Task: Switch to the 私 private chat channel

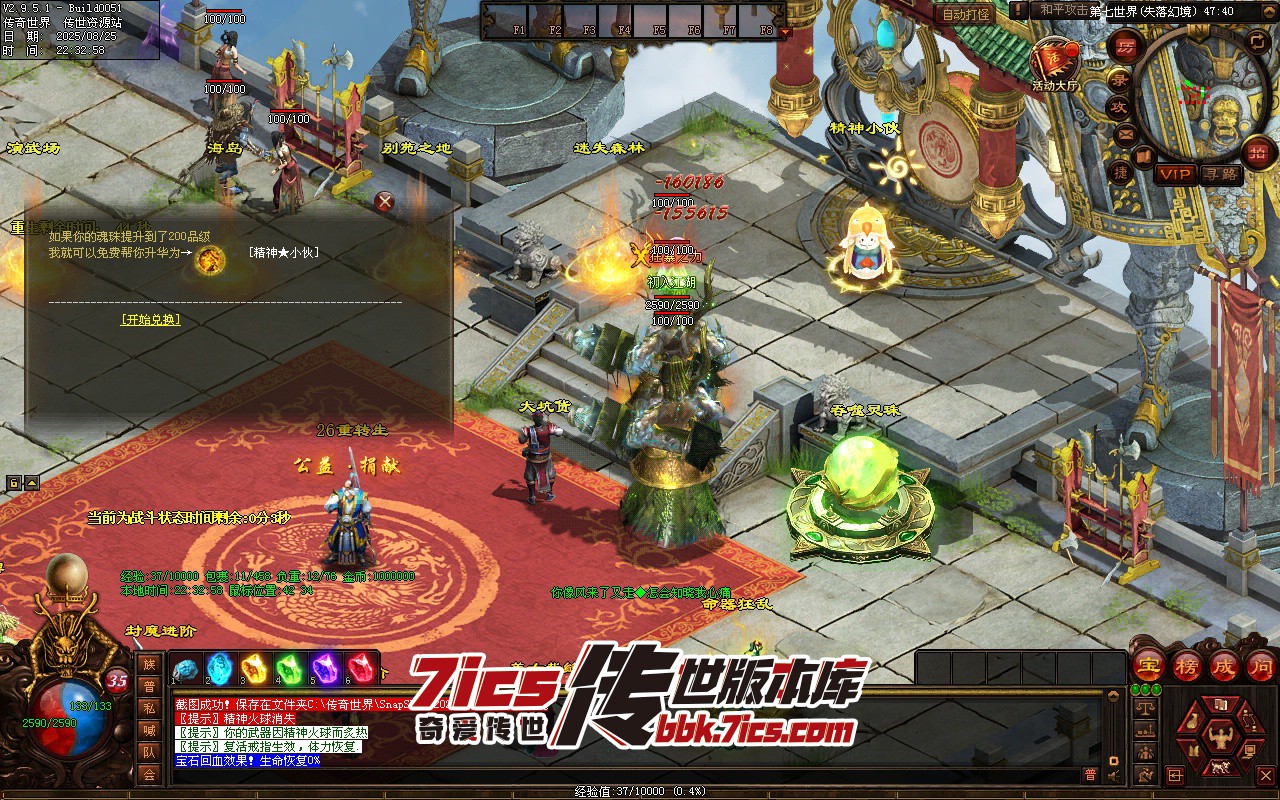Action: pyautogui.click(x=149, y=708)
